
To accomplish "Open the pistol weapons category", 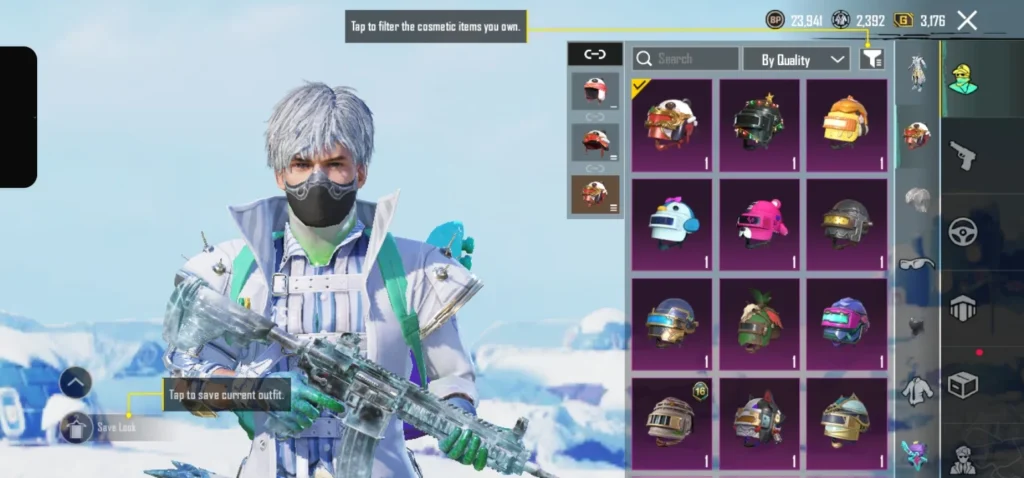I will tap(962, 155).
